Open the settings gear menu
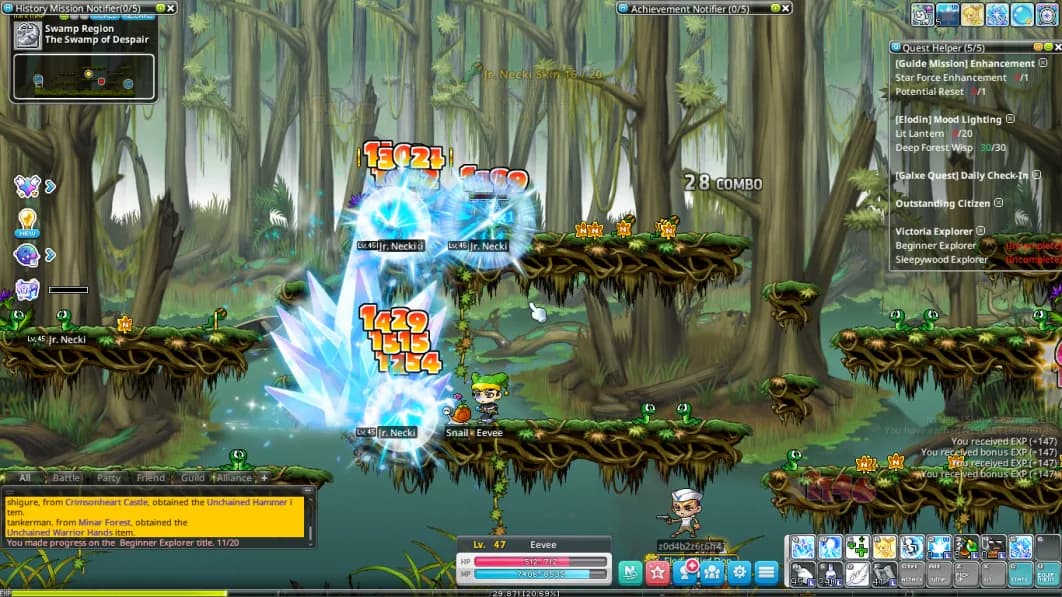 click(x=739, y=572)
